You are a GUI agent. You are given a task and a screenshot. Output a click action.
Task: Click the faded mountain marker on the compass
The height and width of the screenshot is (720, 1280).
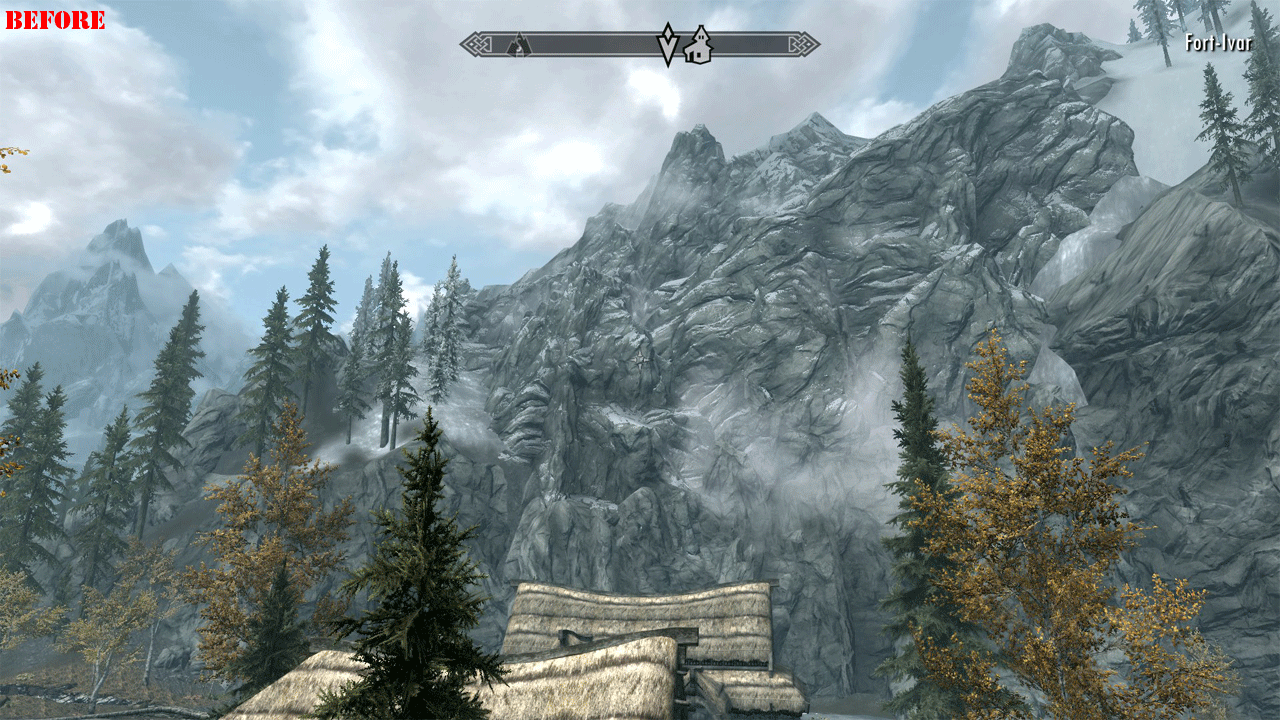(x=517, y=45)
